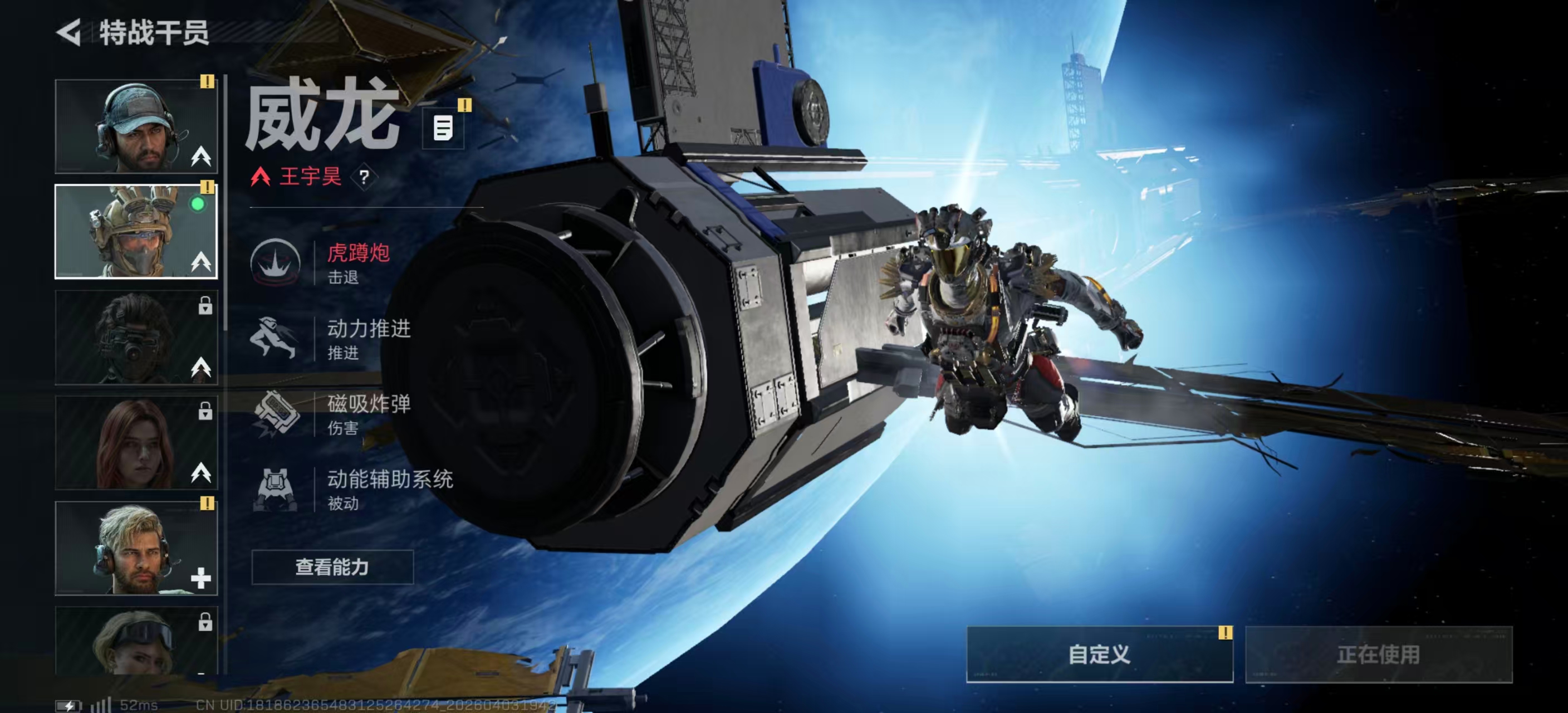Select the helmeted operator with green dot
The height and width of the screenshot is (713, 1568).
click(x=136, y=231)
